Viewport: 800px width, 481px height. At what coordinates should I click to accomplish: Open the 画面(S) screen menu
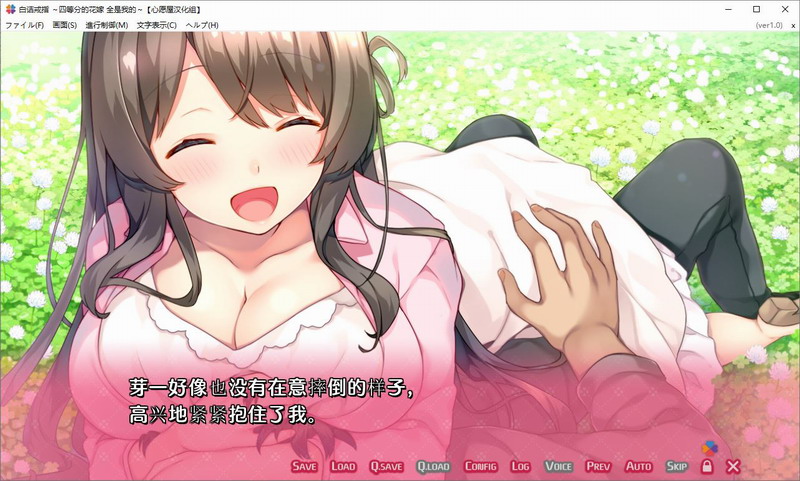click(65, 25)
